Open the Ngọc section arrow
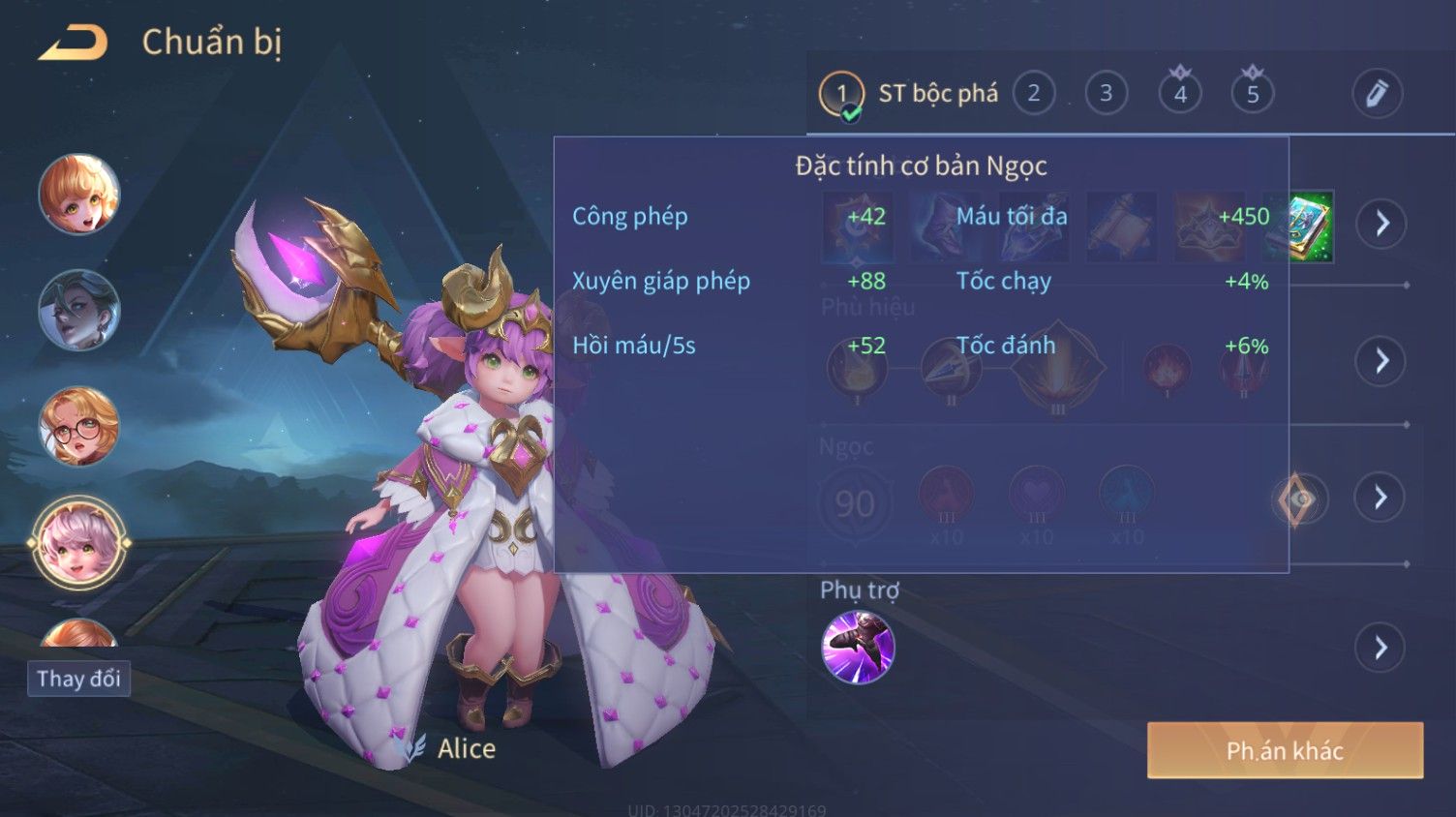 1380,498
